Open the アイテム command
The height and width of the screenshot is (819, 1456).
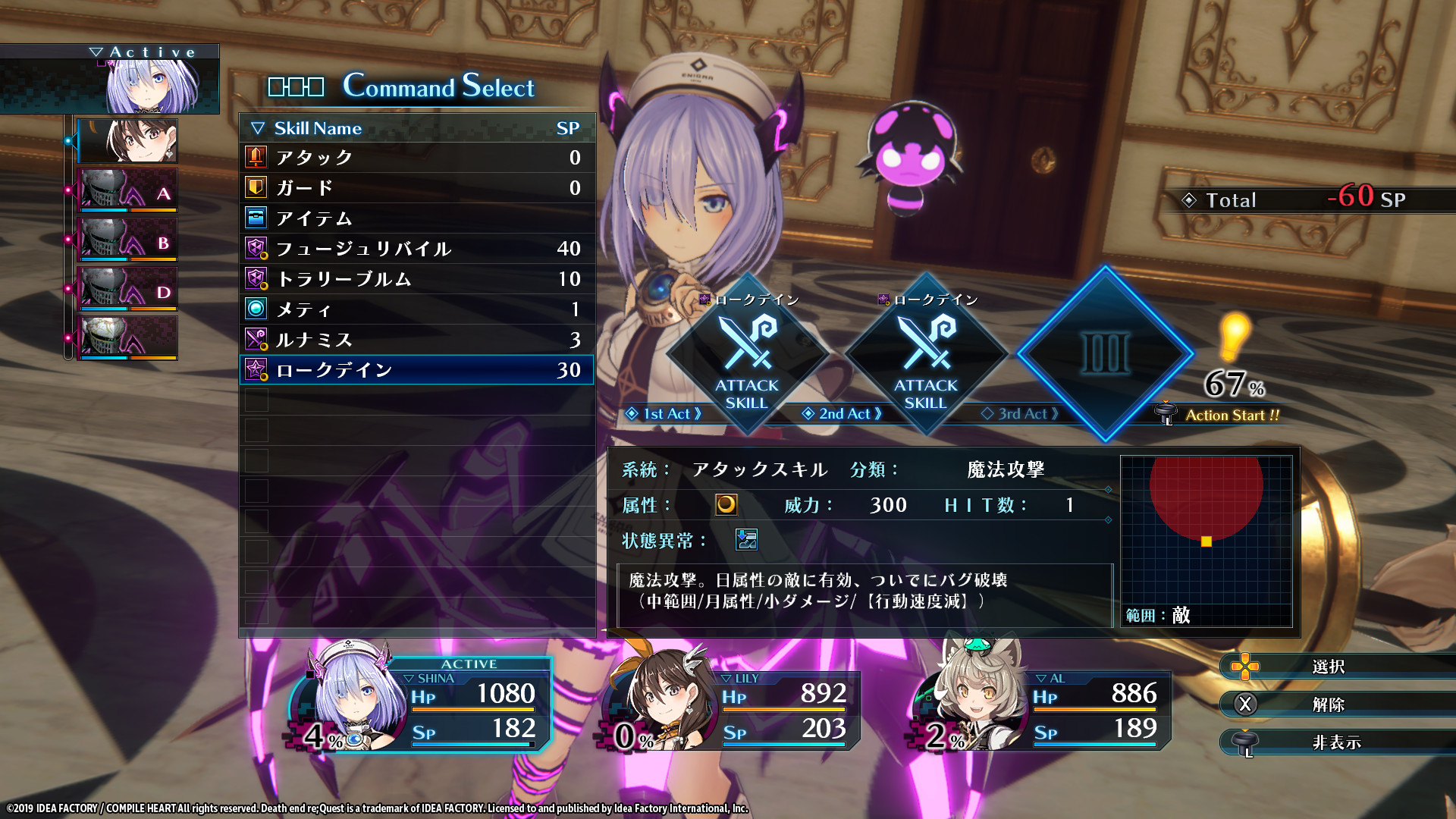(416, 218)
